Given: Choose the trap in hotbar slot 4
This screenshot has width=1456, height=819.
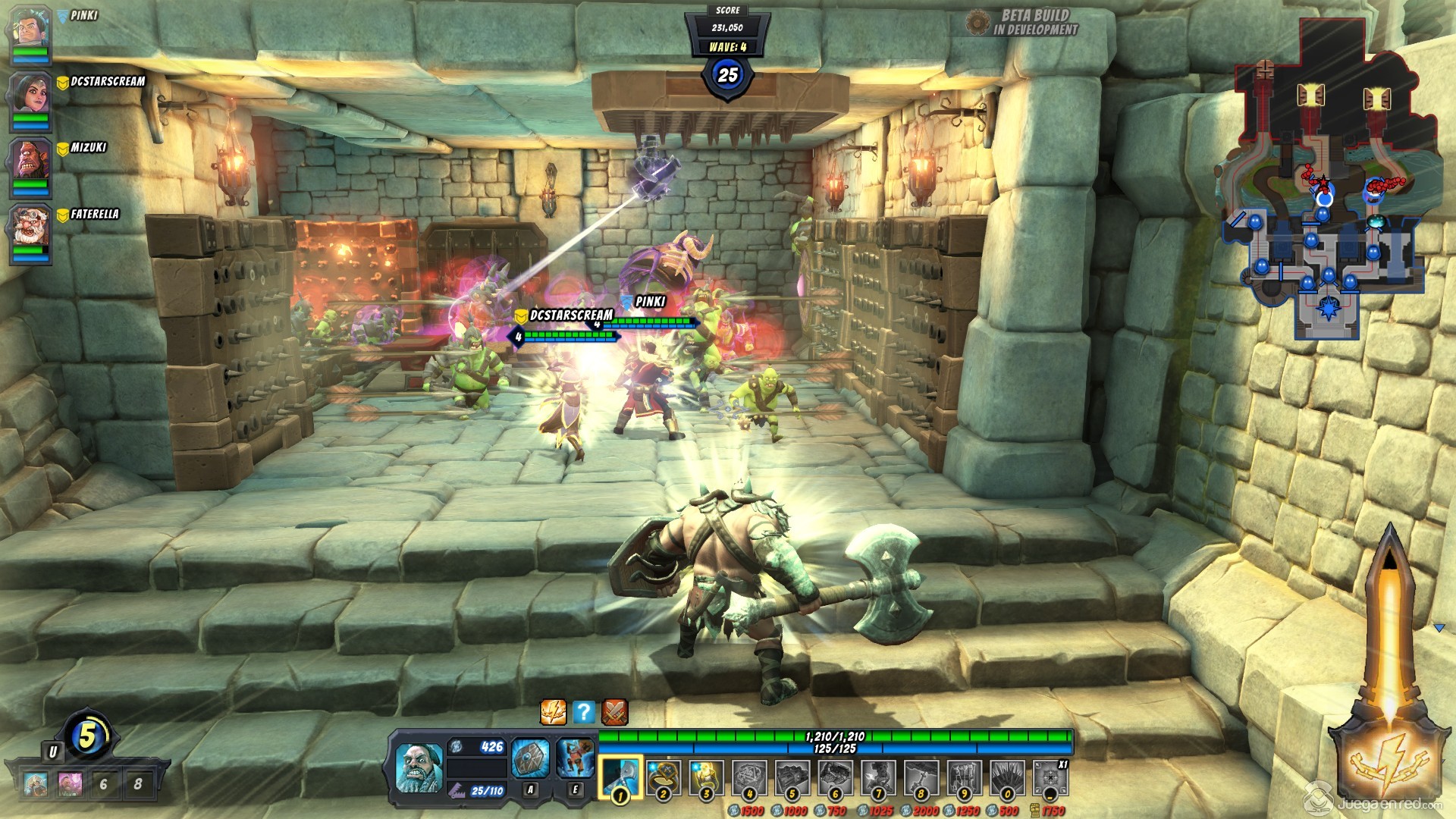Looking at the screenshot, I should pos(749,776).
